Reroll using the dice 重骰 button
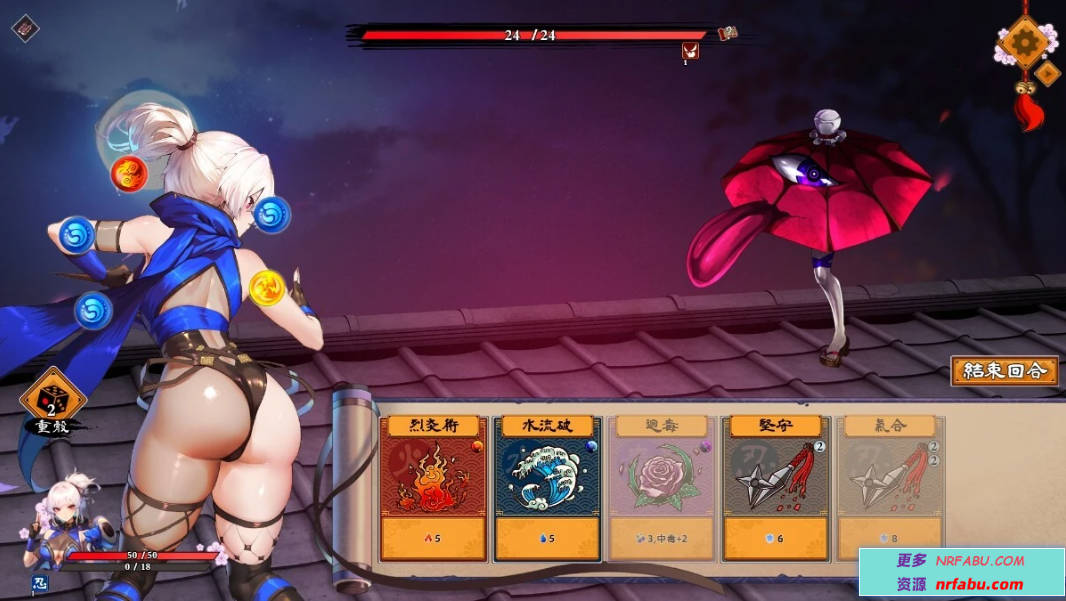 tap(51, 400)
